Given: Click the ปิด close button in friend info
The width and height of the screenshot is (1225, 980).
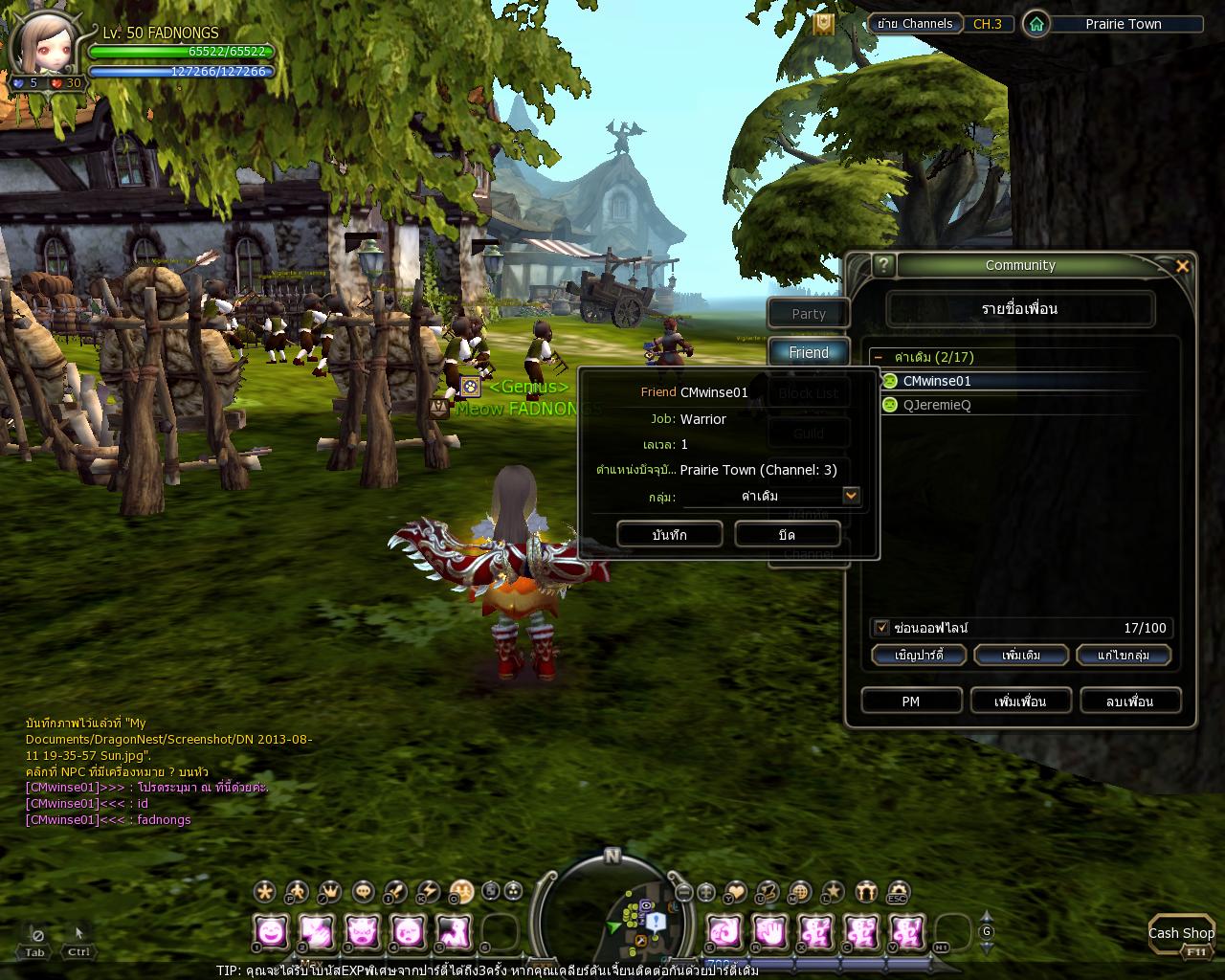Looking at the screenshot, I should click(x=787, y=535).
